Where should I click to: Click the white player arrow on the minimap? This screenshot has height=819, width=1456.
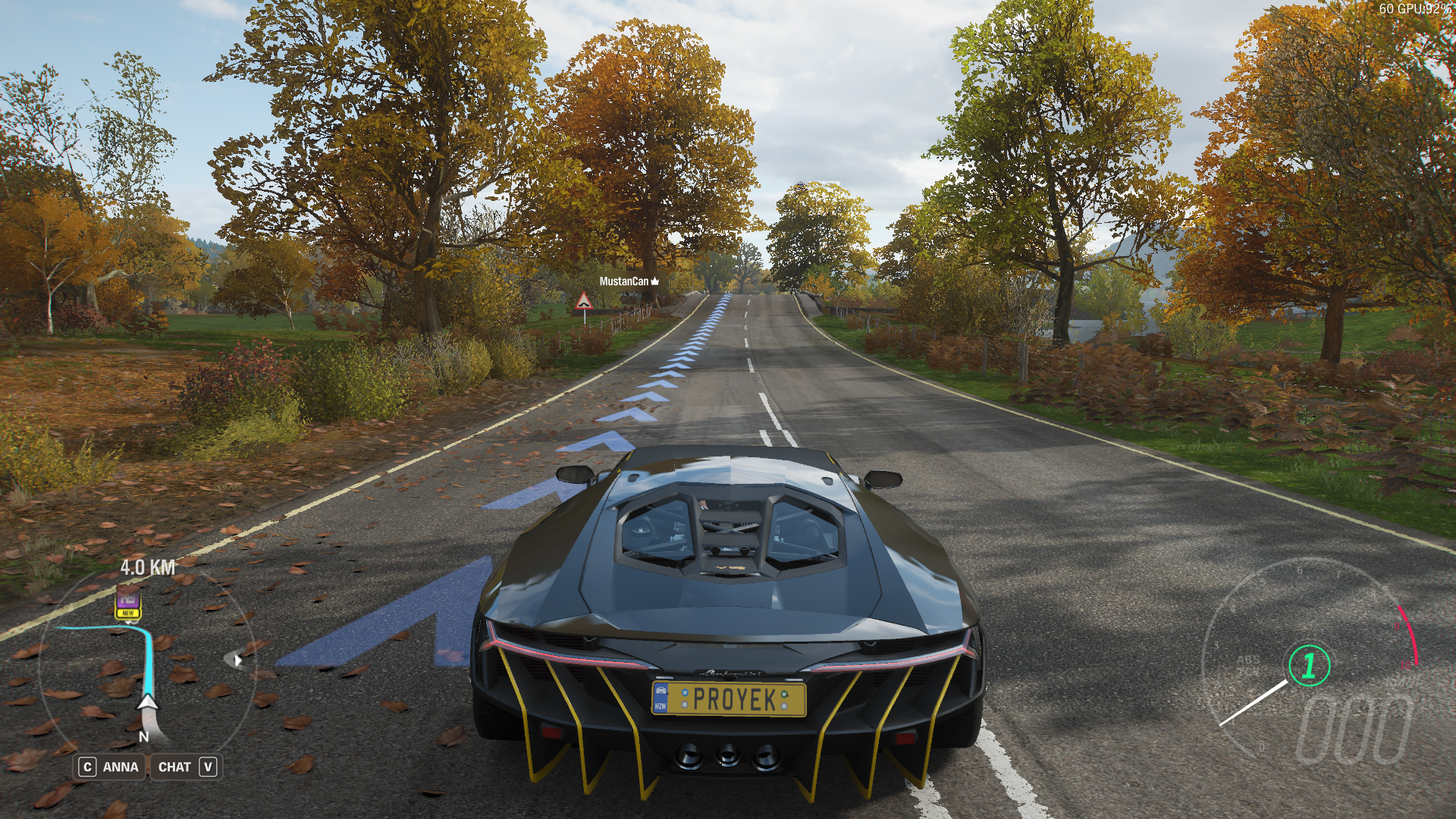tap(148, 703)
